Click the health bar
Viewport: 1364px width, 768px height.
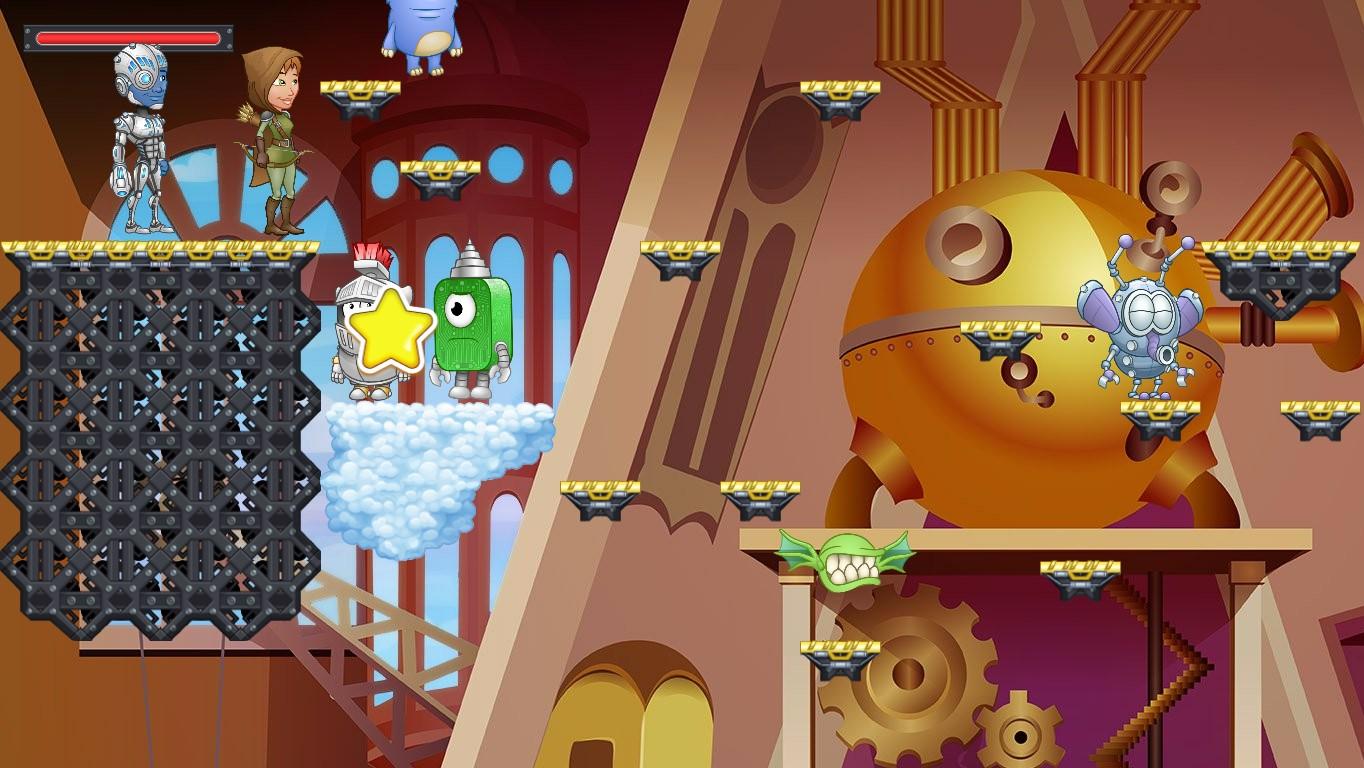coord(128,38)
